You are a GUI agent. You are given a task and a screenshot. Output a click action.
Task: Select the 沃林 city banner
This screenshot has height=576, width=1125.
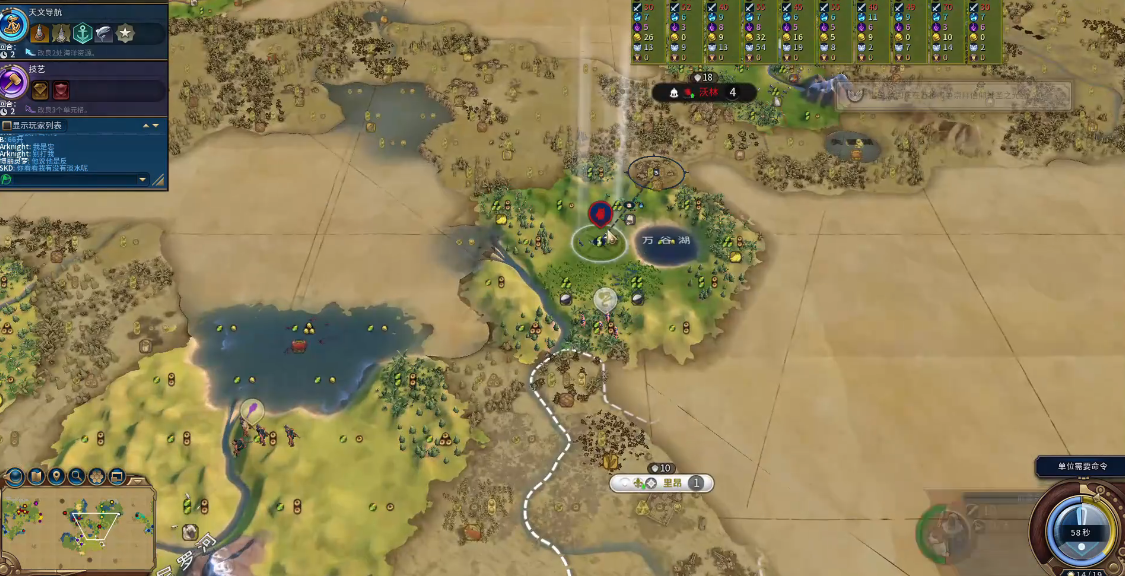708,93
